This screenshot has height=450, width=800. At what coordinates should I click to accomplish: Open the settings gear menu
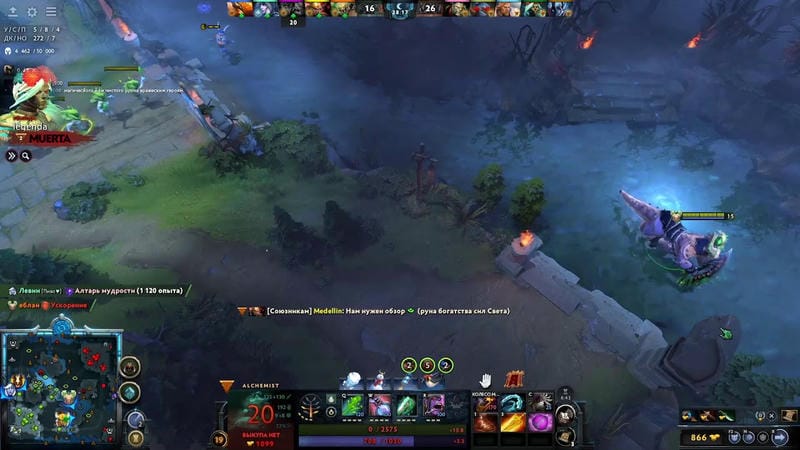(x=32, y=11)
